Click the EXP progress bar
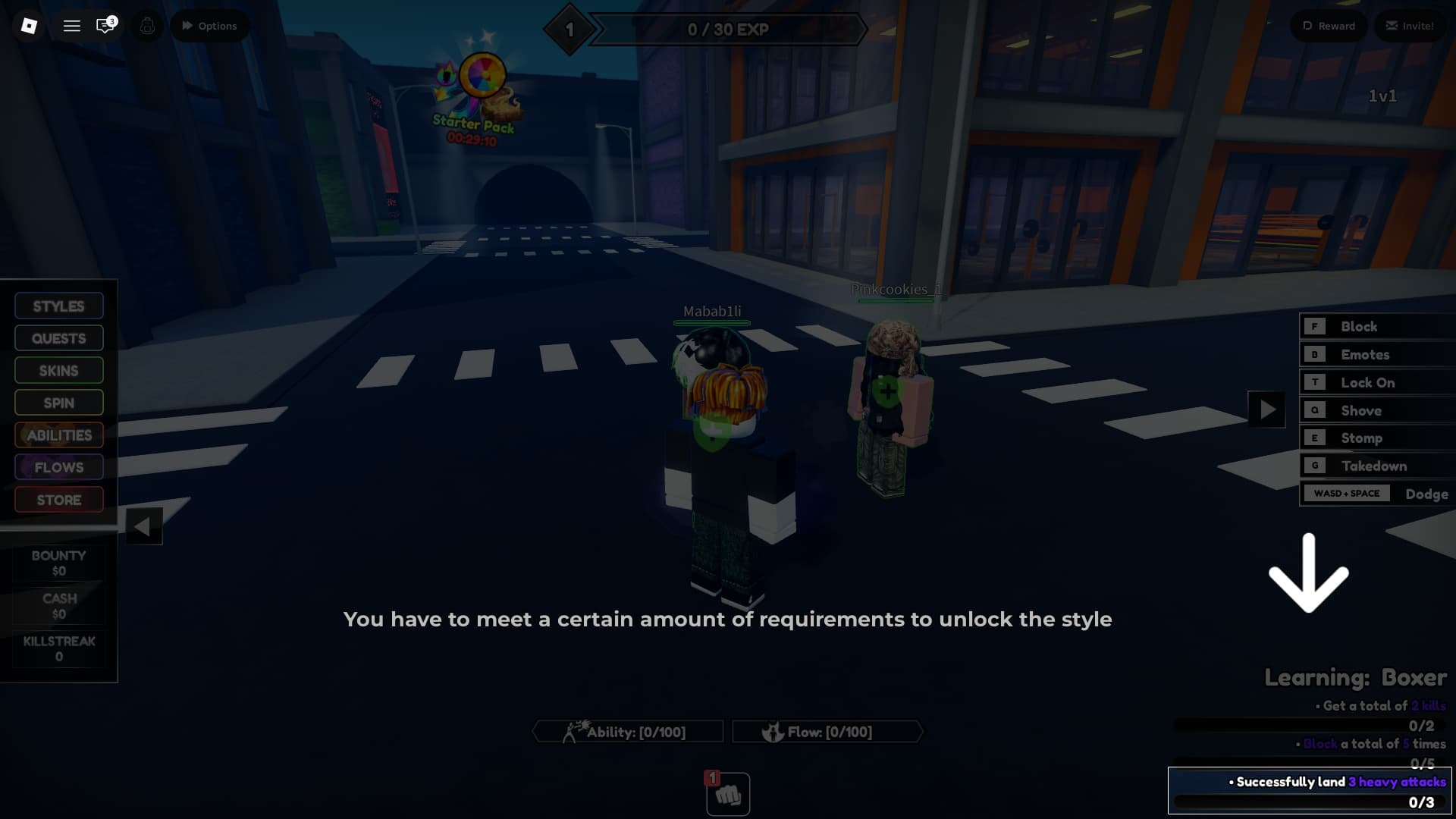Viewport: 1456px width, 819px height. 728,30
